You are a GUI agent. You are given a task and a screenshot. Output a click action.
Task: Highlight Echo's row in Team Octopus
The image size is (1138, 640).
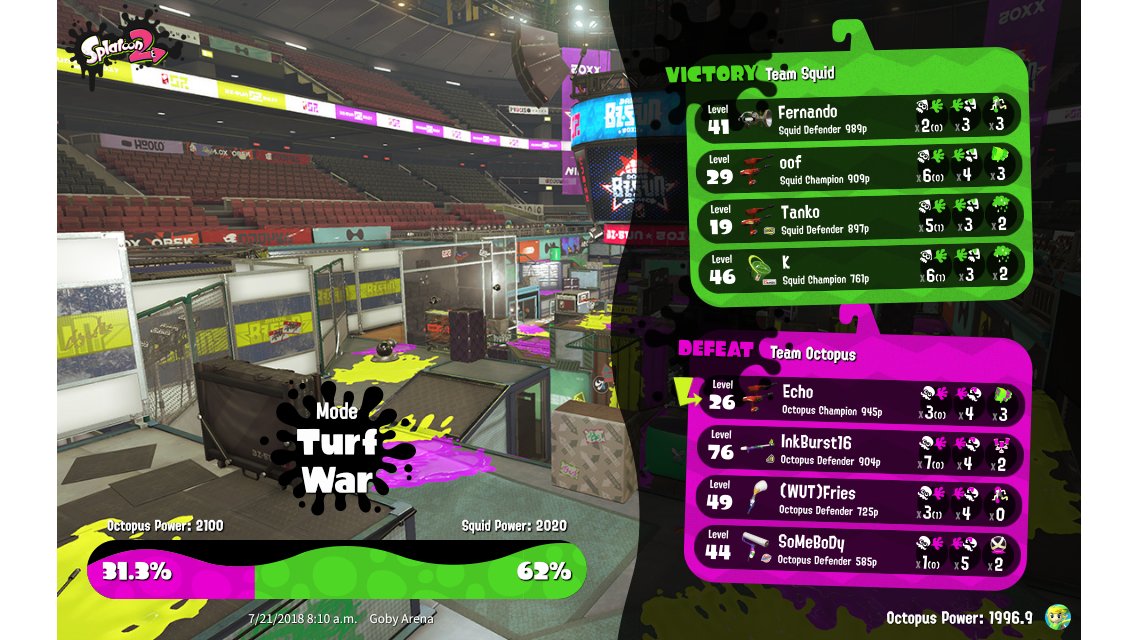(x=860, y=398)
